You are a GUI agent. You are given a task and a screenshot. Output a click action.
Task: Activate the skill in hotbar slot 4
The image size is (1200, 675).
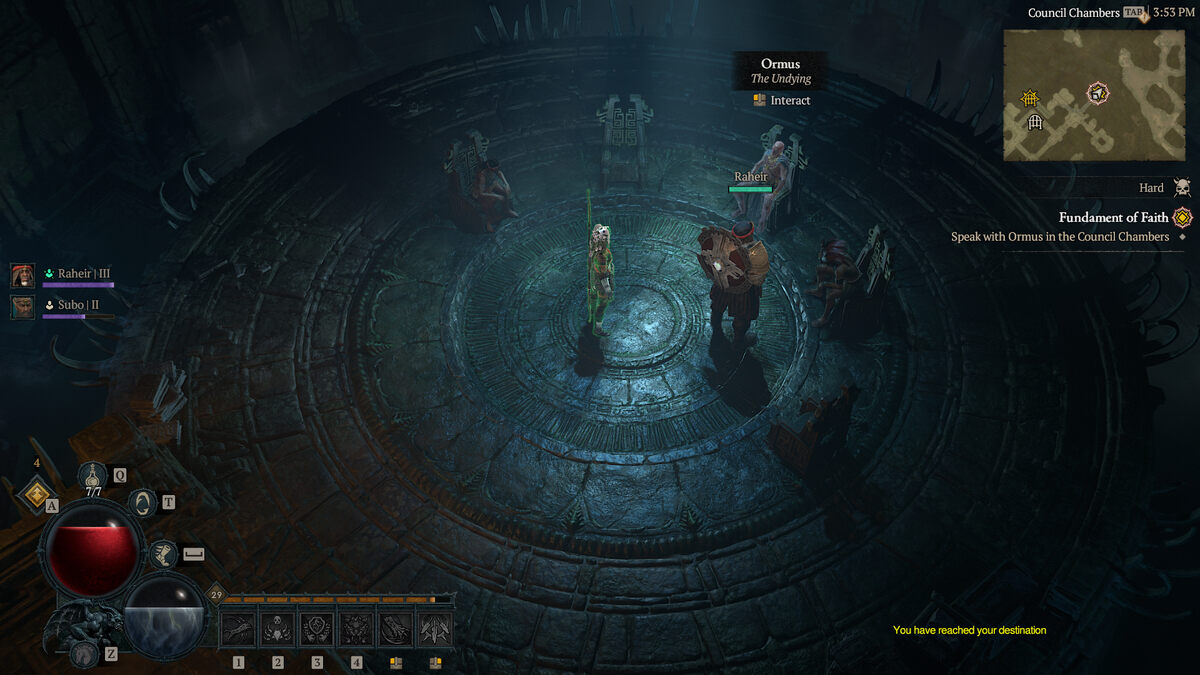pos(356,629)
